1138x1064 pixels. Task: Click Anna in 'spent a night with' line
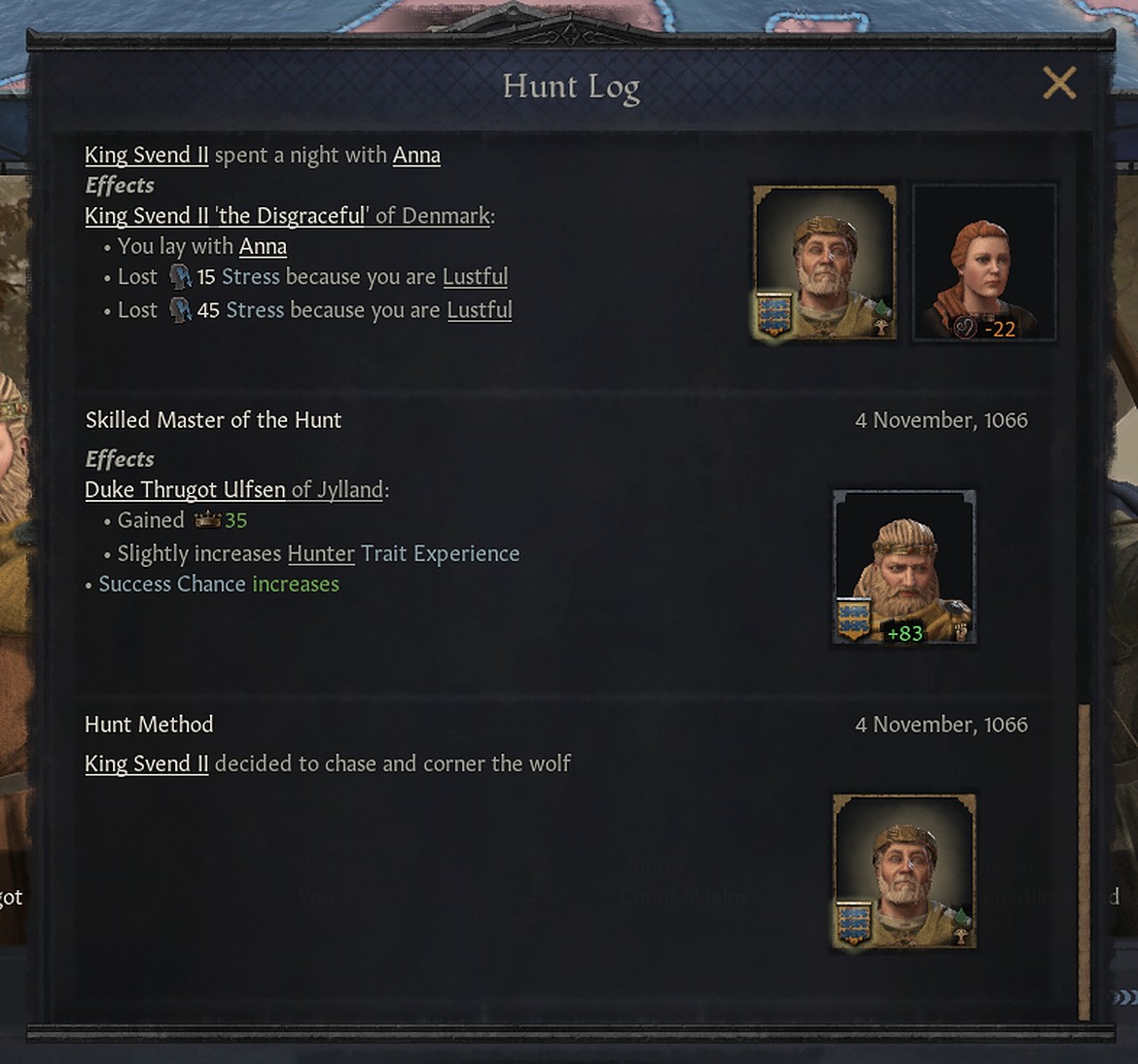[416, 156]
